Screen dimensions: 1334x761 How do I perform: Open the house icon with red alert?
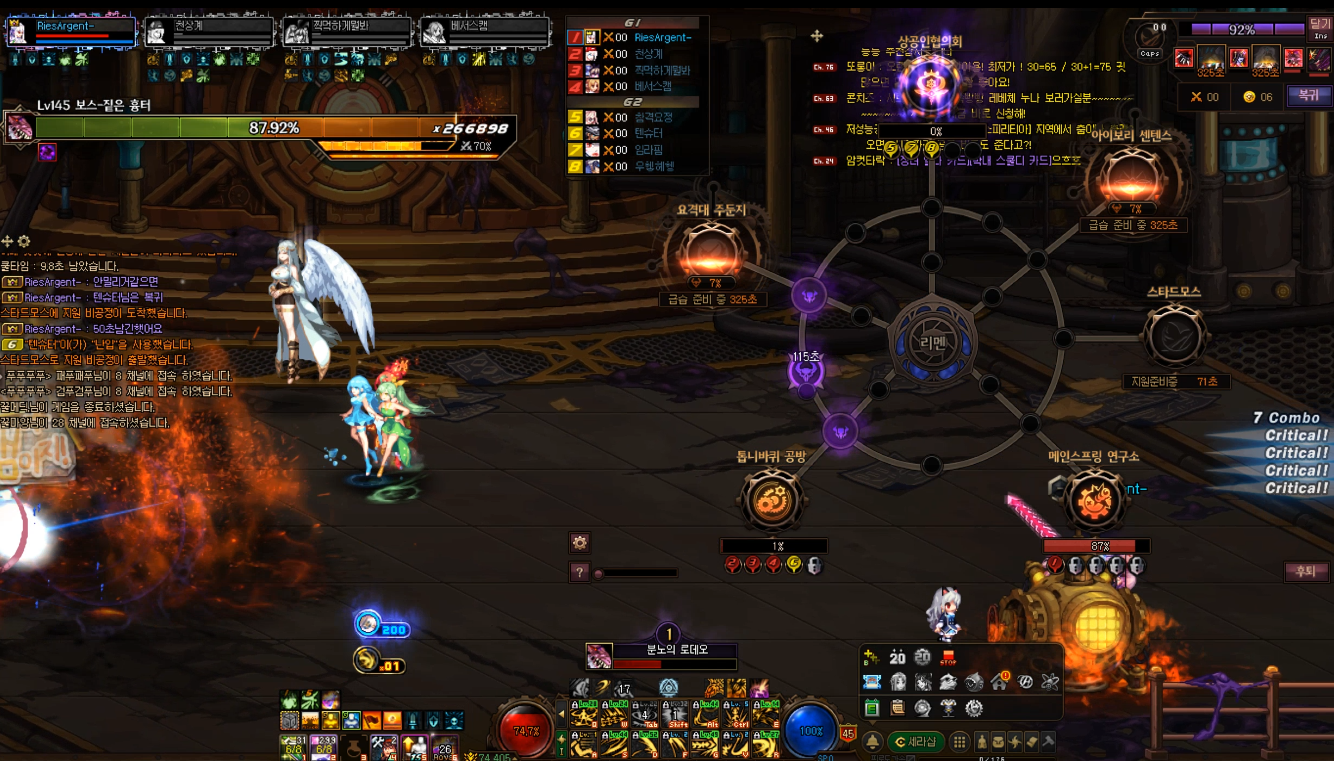(x=999, y=682)
